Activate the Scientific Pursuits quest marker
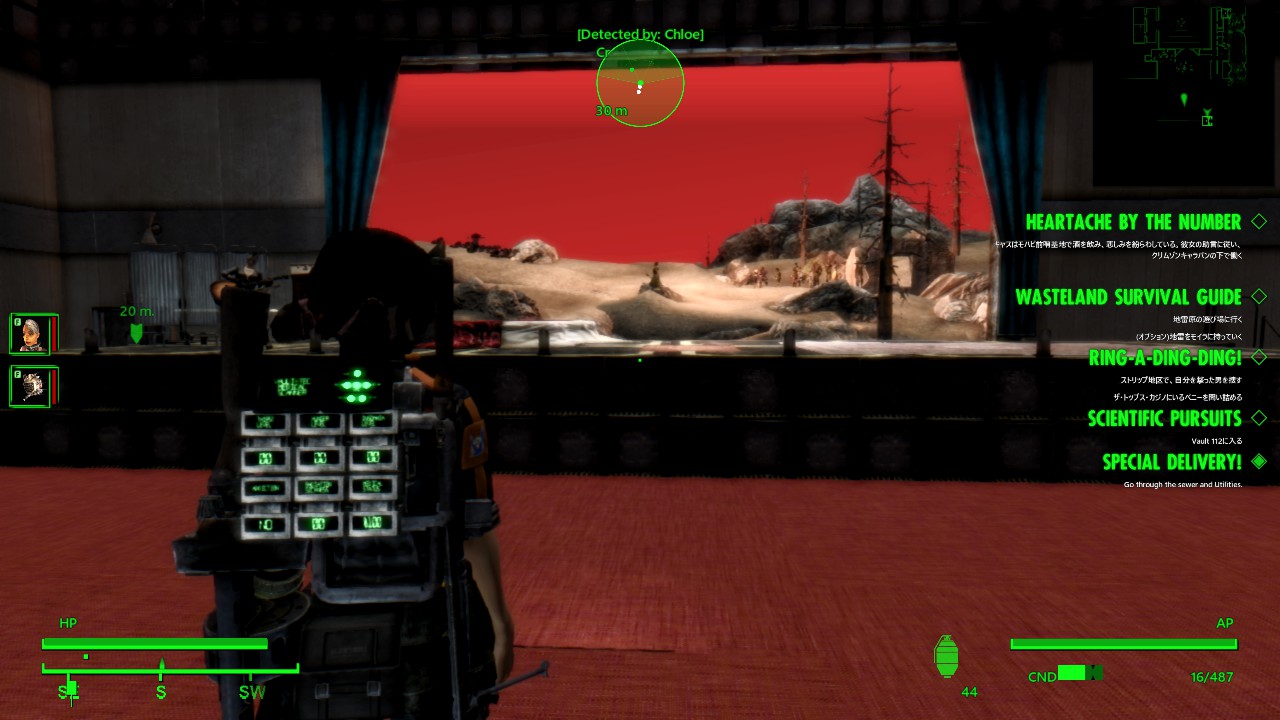The image size is (1280, 720). [1259, 418]
